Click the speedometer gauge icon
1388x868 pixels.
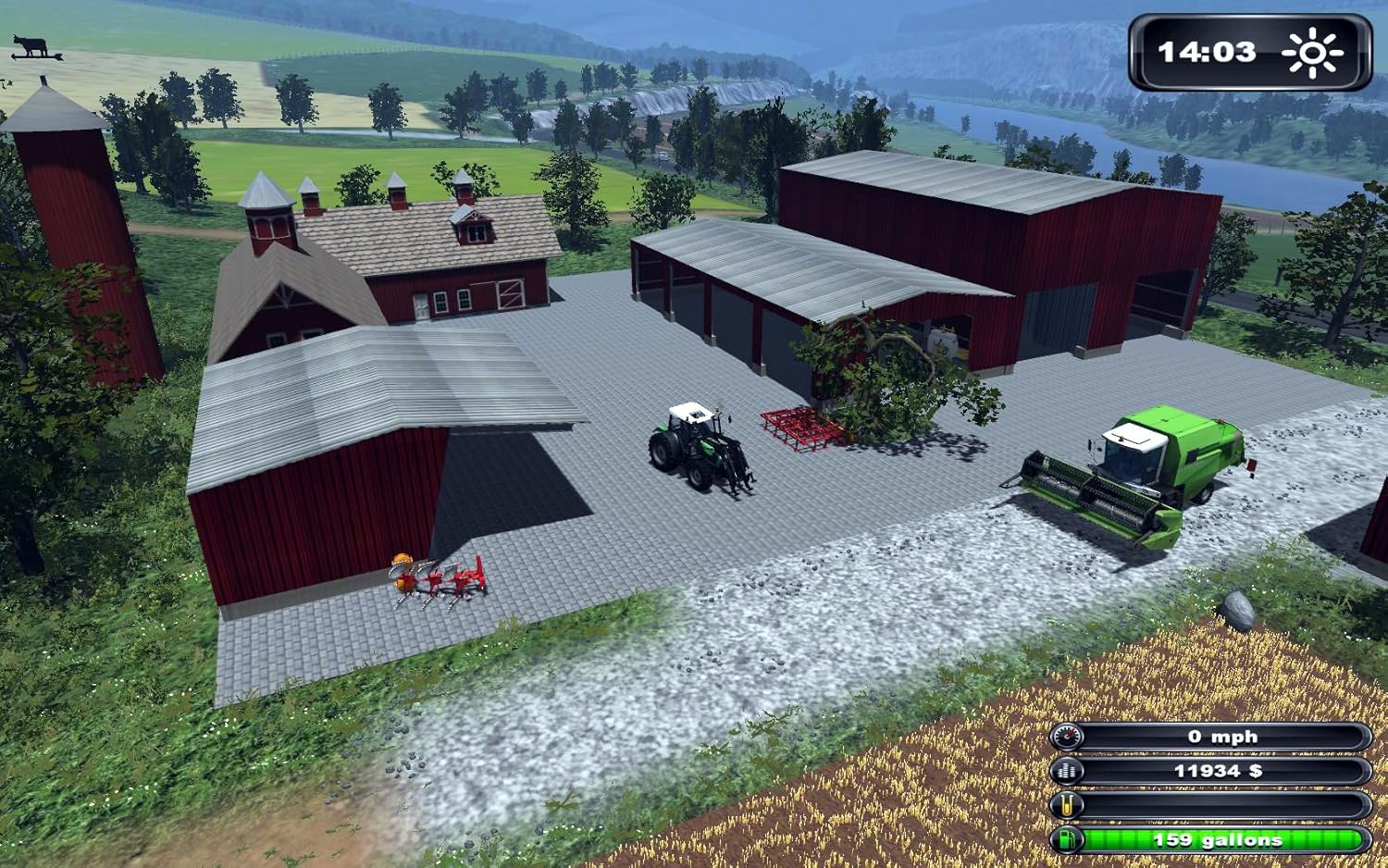(1067, 737)
